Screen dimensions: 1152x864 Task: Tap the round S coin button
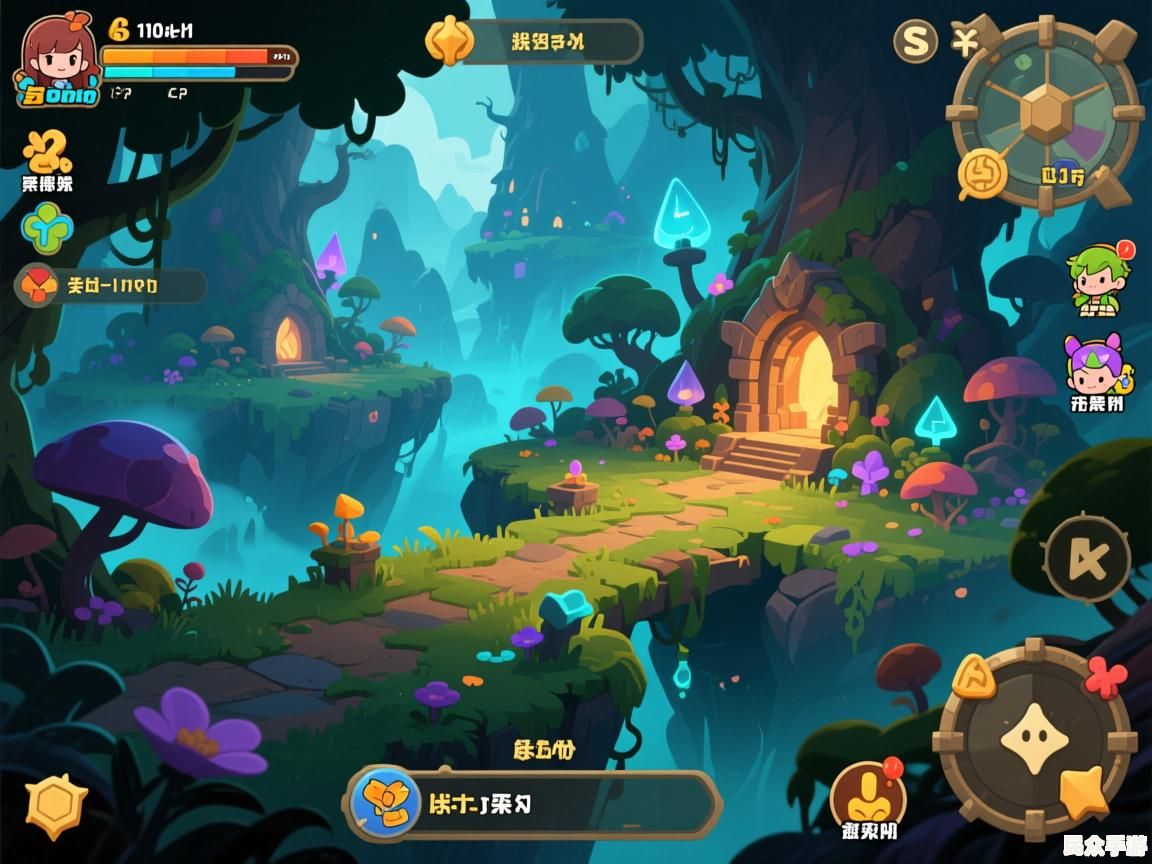click(x=915, y=41)
